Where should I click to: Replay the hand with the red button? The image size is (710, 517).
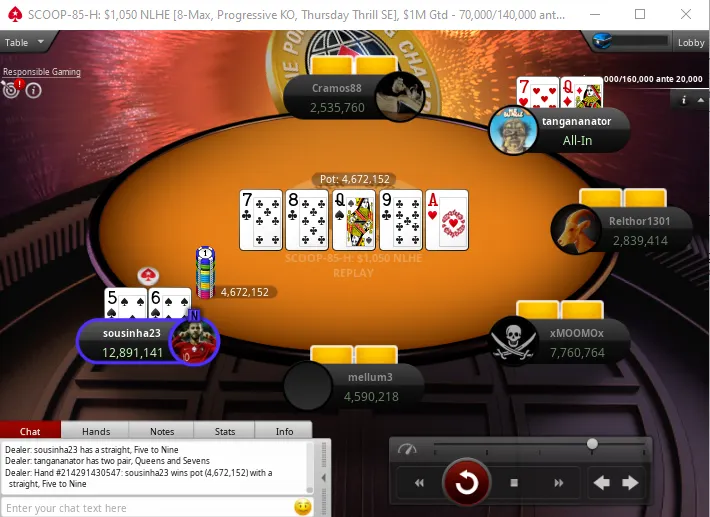click(466, 484)
